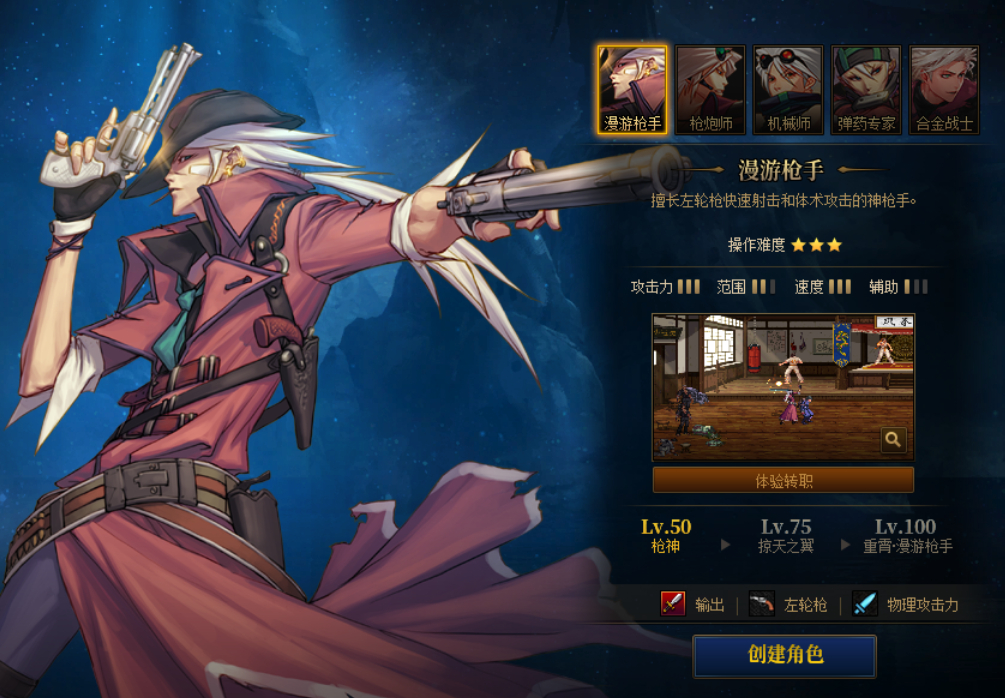Show the Lv.50 枪神 advancement
The image size is (1005, 698).
coord(666,536)
